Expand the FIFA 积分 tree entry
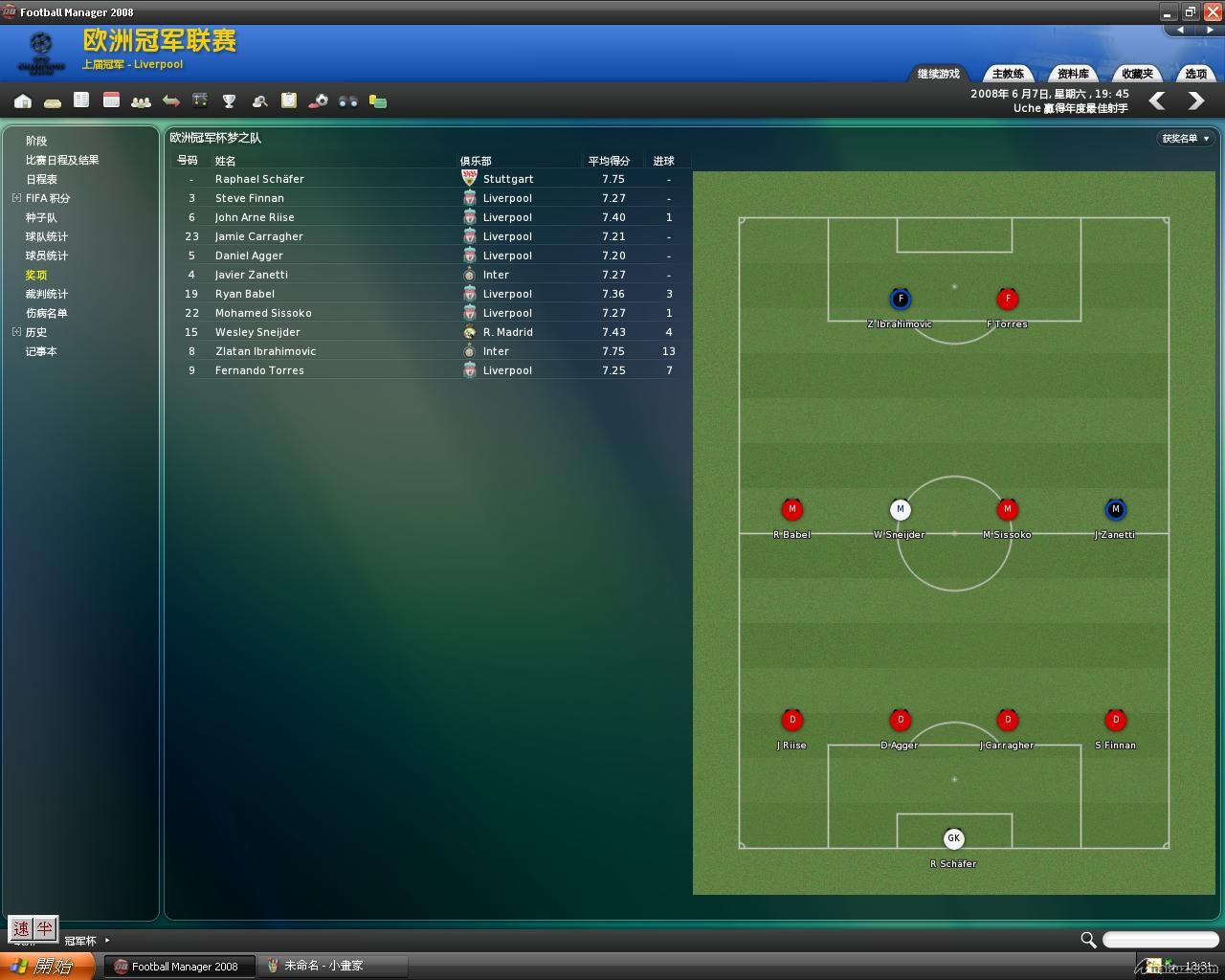Viewport: 1225px width, 980px height. coord(16,198)
